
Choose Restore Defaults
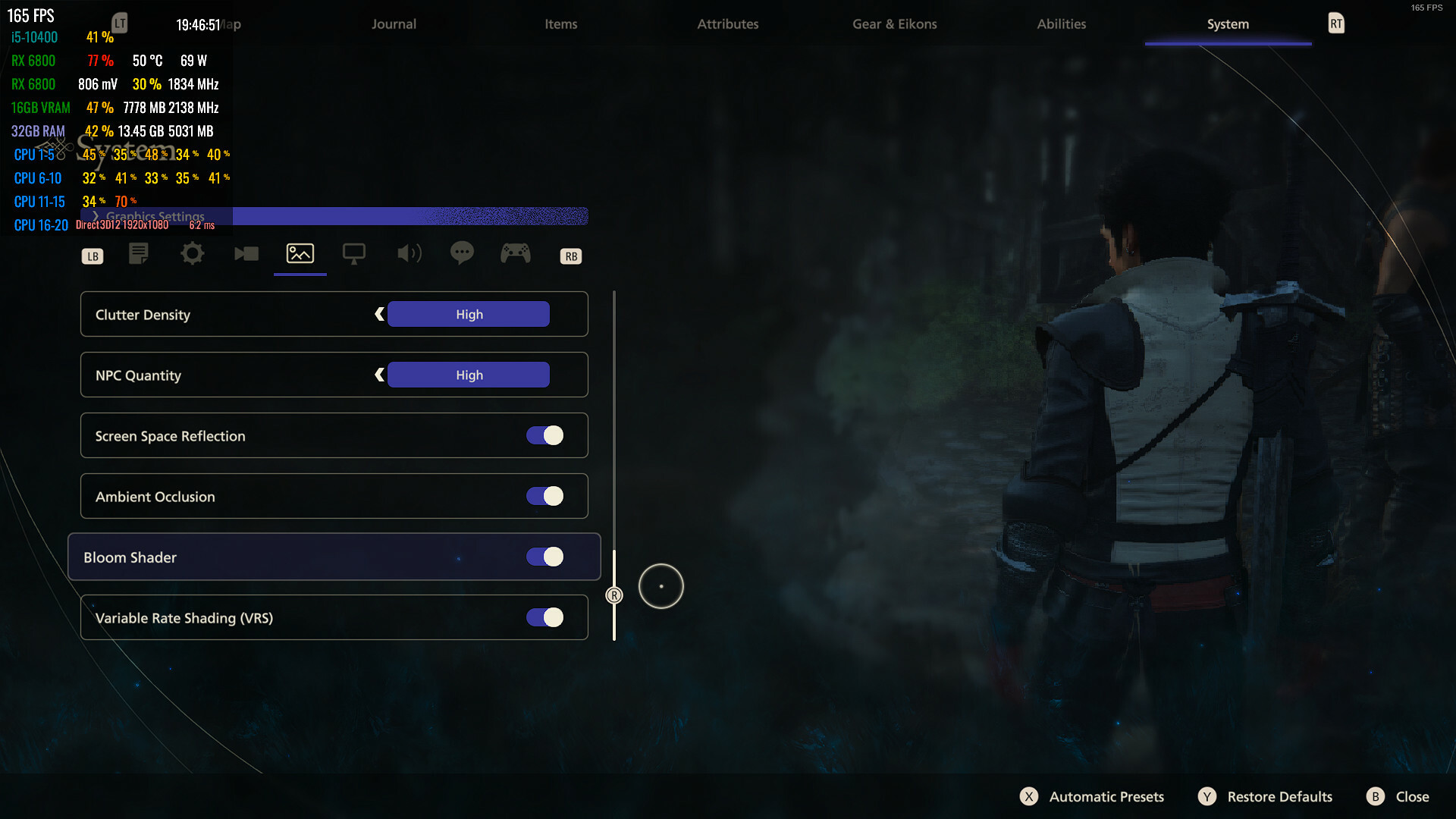coord(1266,796)
